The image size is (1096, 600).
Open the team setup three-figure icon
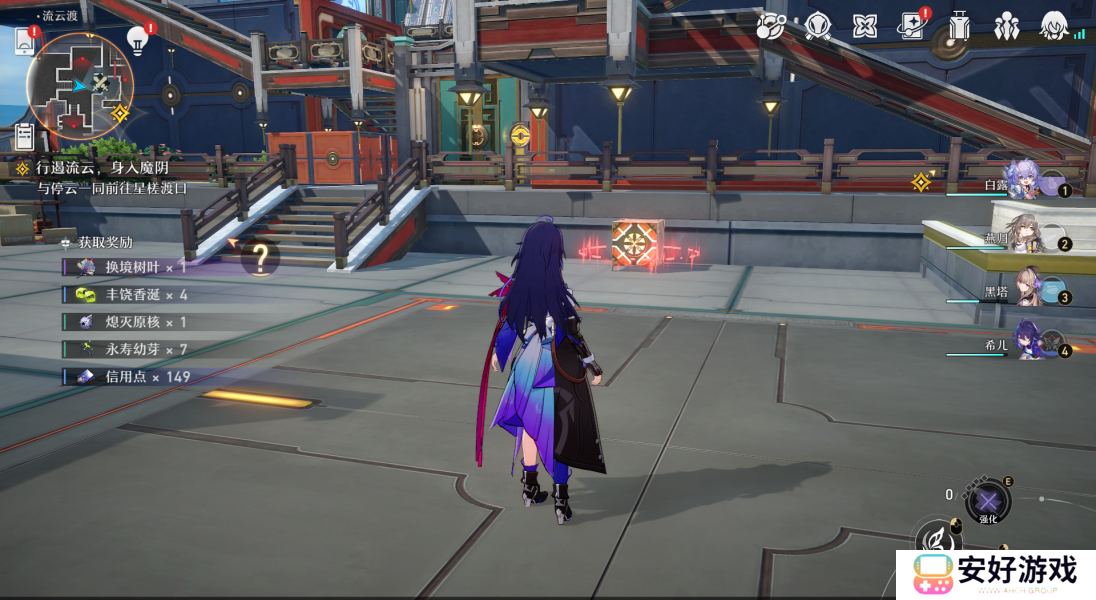(1006, 27)
